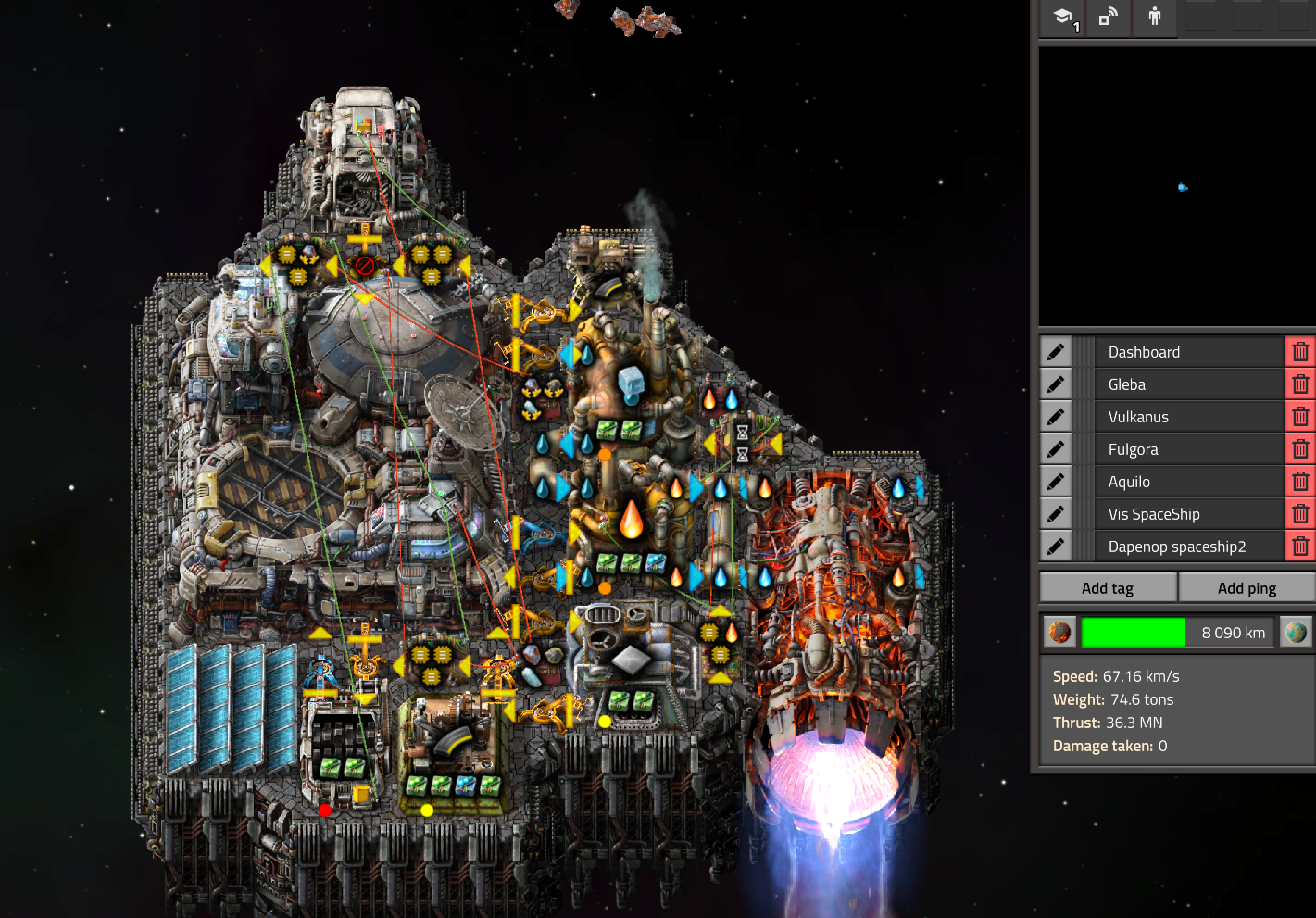Image resolution: width=1316 pixels, height=918 pixels.
Task: Jump to the Gleba tag
Action: coord(1189,384)
